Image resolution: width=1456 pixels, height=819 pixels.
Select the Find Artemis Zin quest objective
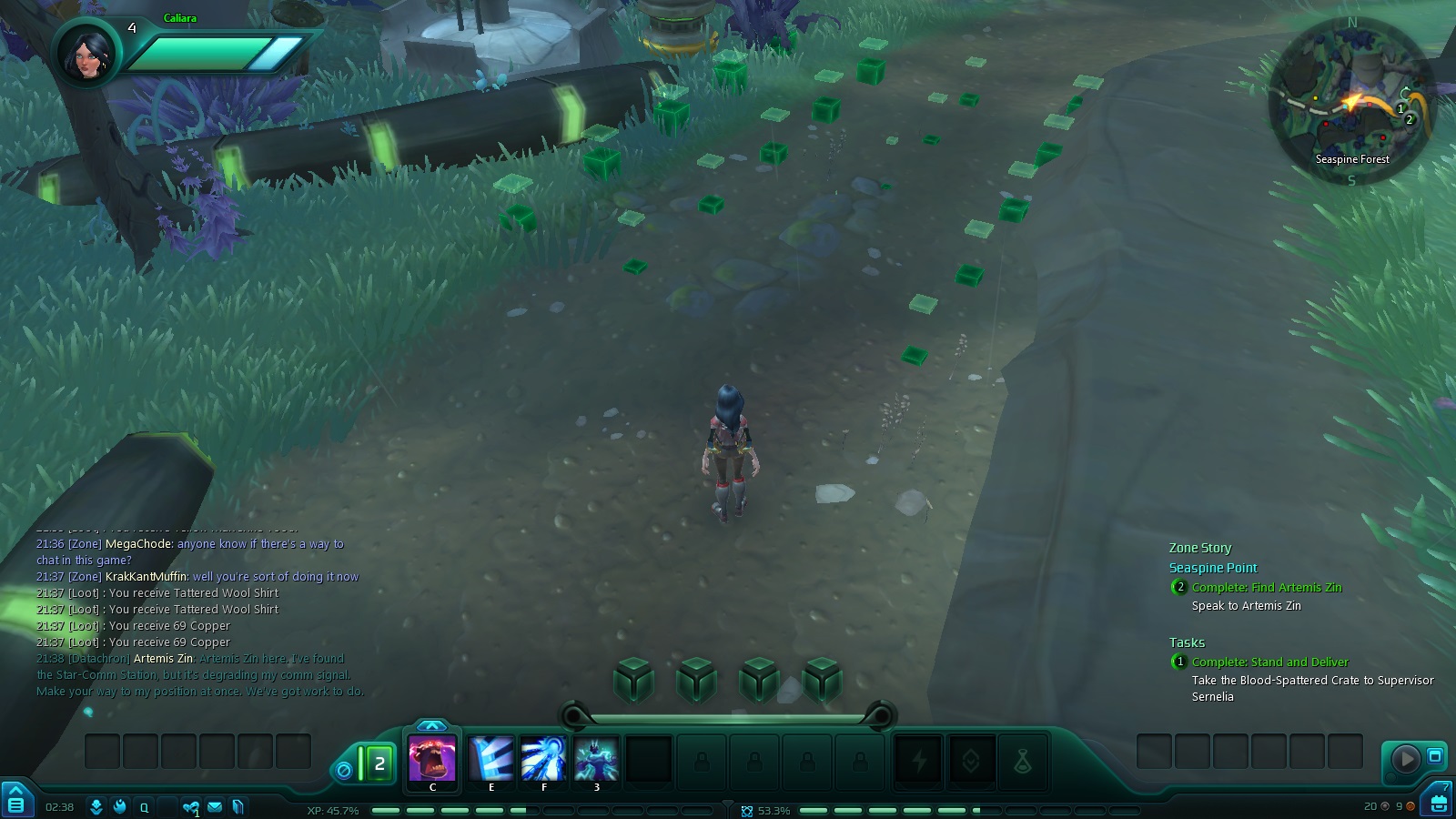[x=1266, y=587]
